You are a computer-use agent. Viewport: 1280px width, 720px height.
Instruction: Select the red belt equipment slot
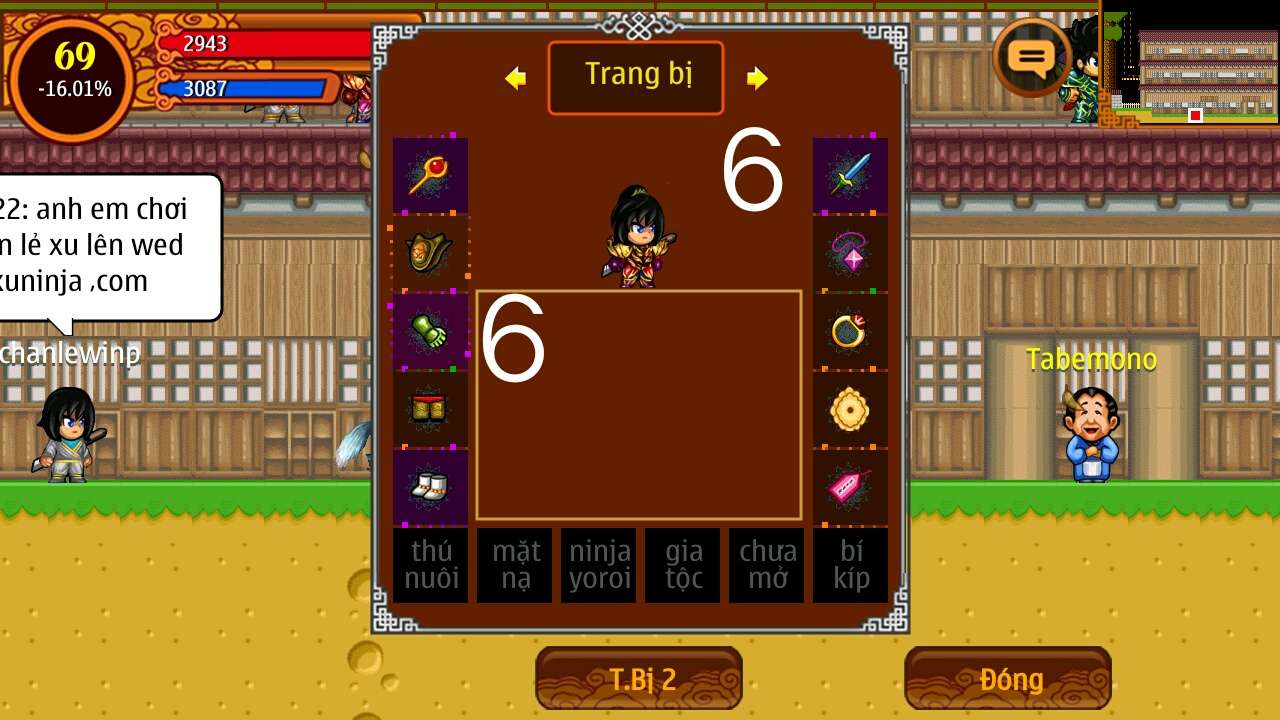pos(430,409)
